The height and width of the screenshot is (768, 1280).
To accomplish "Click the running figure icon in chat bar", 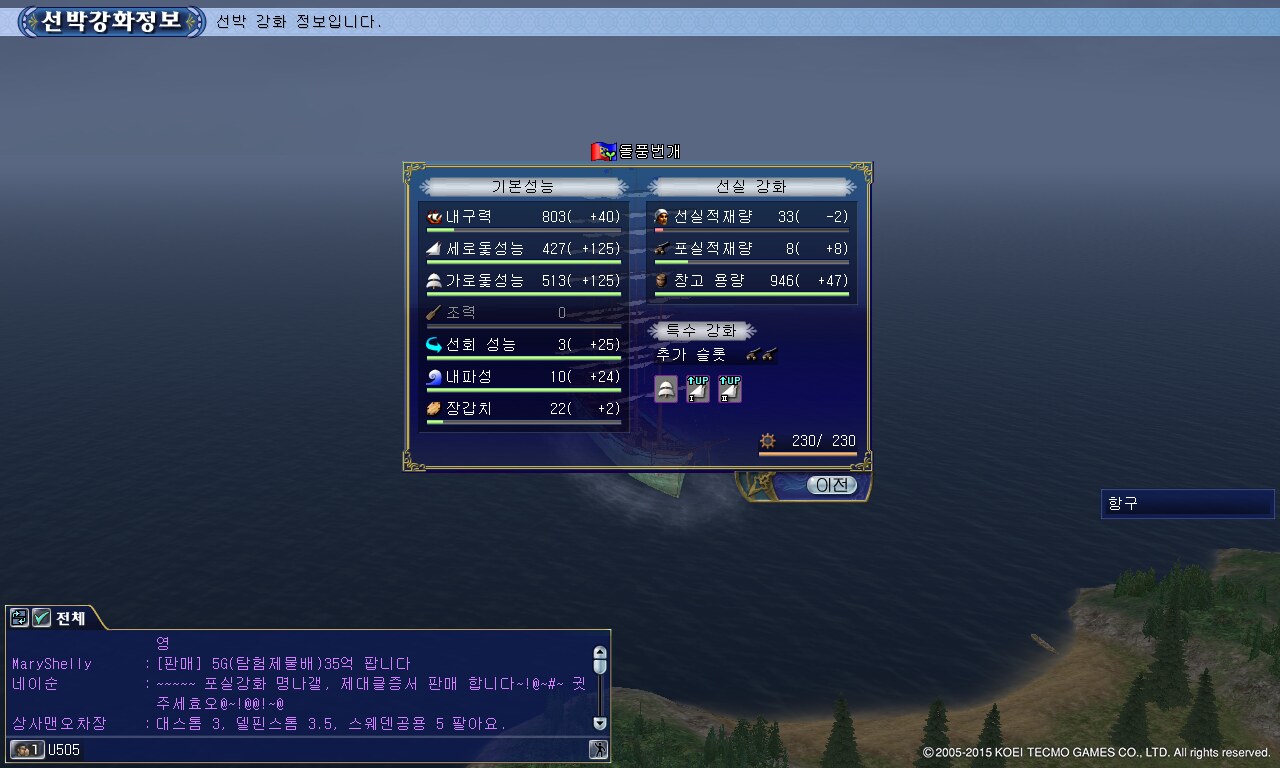I will point(598,749).
